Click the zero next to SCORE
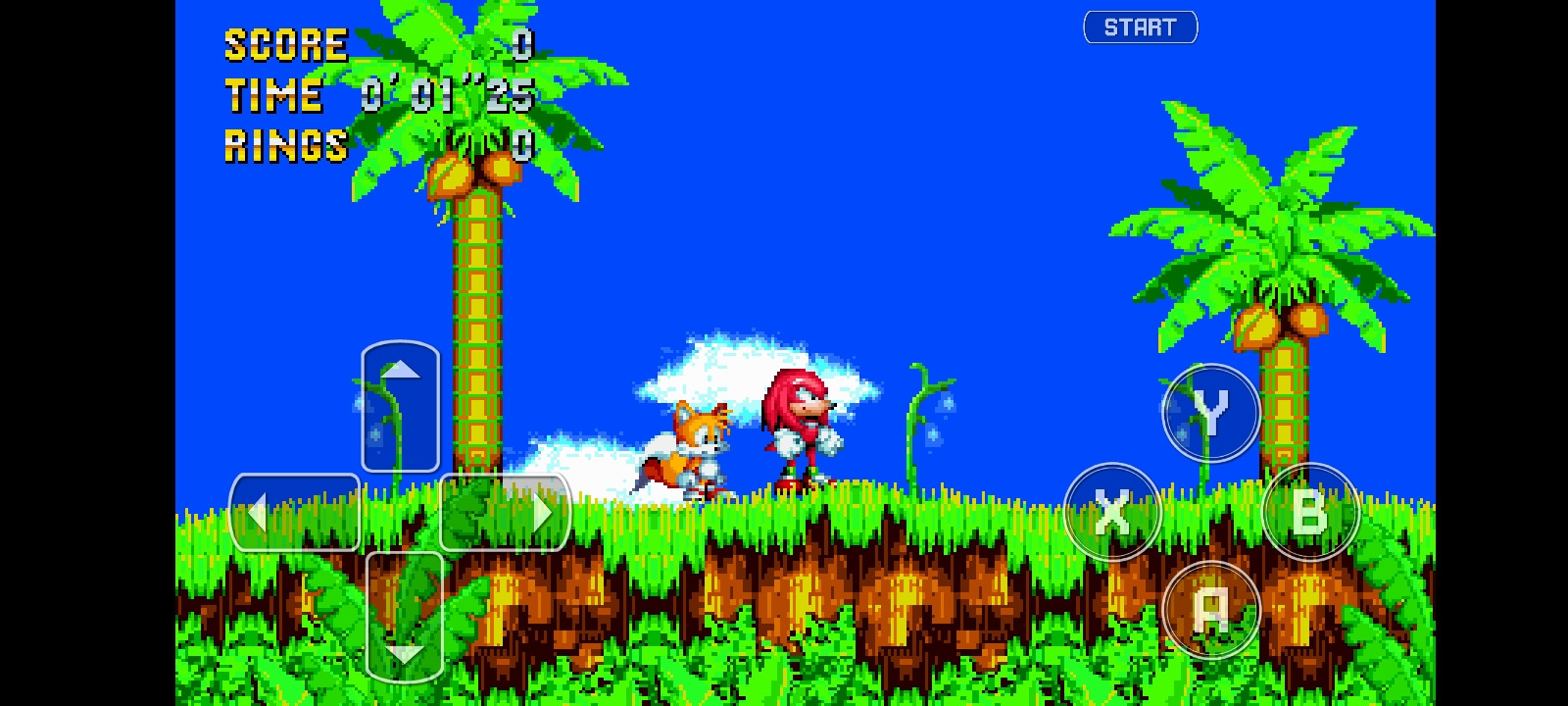1568x706 pixels. tap(522, 43)
